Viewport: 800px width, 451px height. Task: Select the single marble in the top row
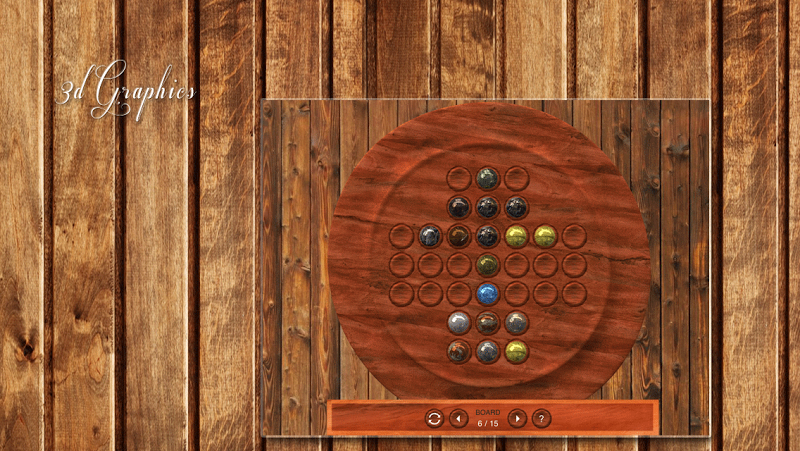click(487, 178)
